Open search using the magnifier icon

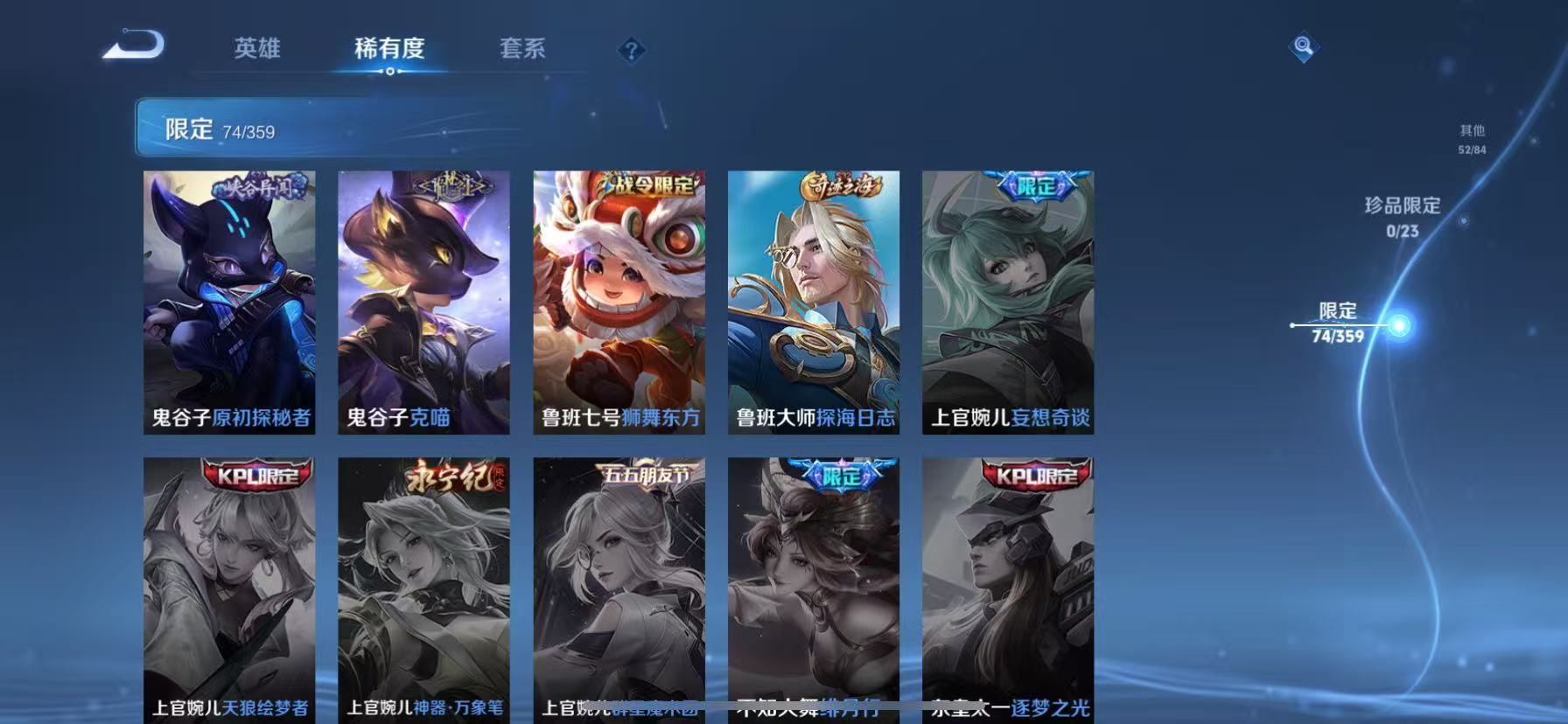(x=1303, y=48)
